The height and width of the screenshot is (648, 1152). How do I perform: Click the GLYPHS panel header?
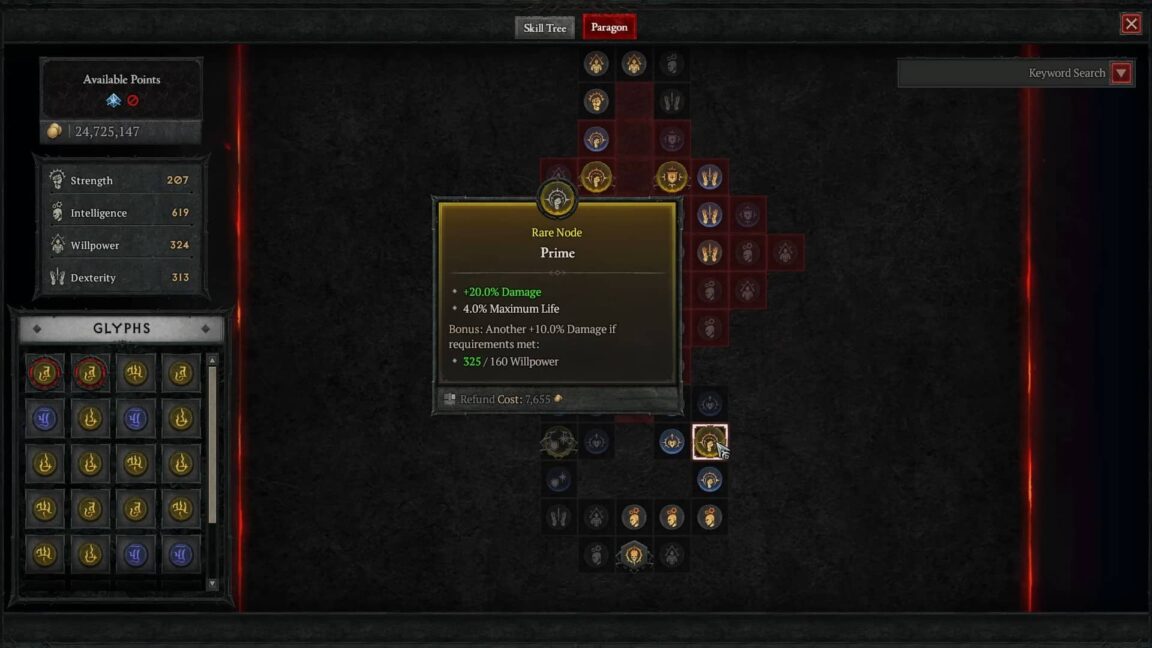(x=121, y=329)
